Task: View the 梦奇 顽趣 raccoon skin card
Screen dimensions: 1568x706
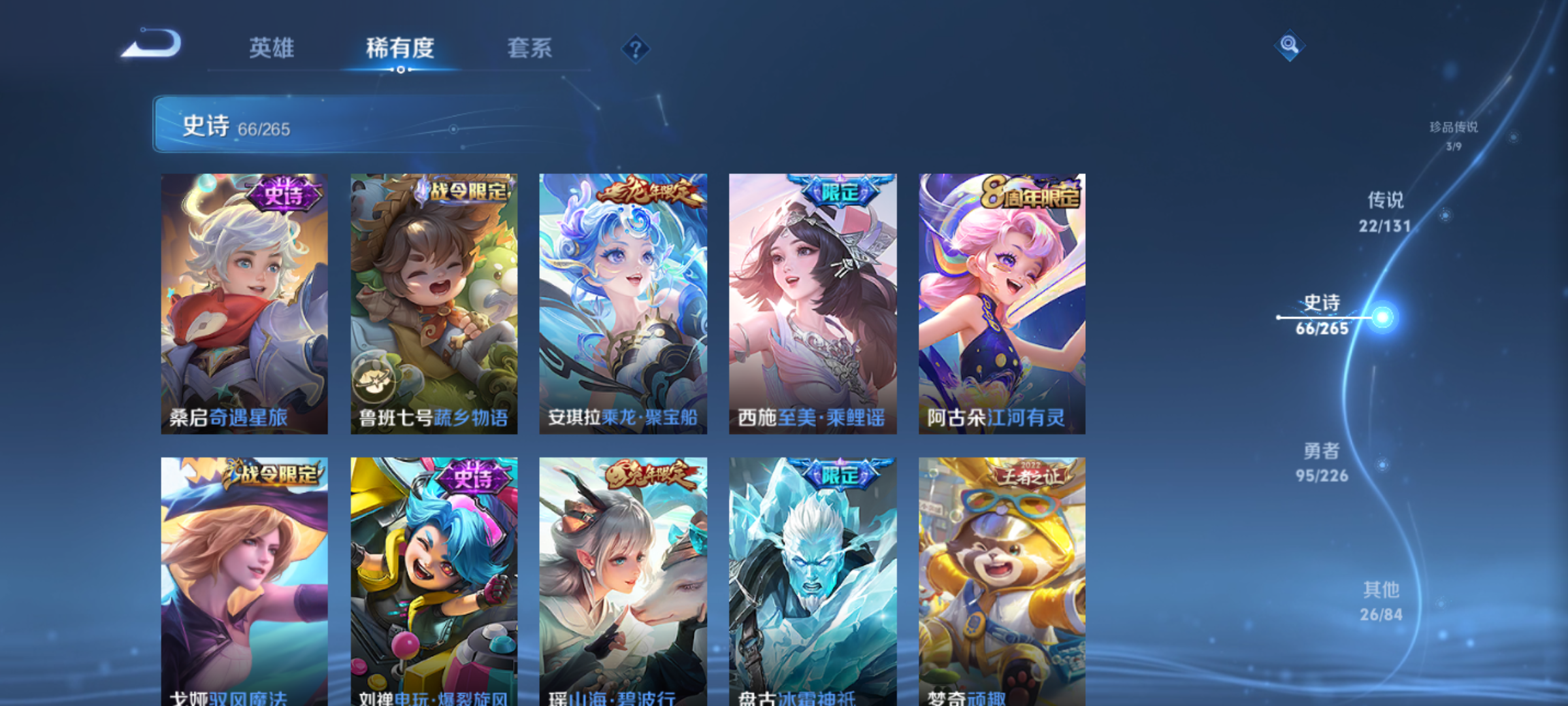Action: coord(1002,580)
